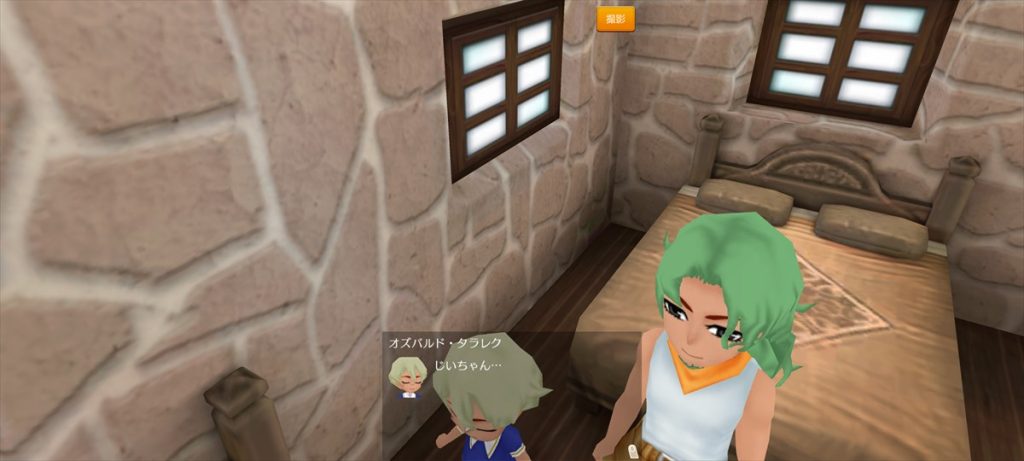Screen dimensions: 1024x461
Task: Tap the orange 撮影 screenshot button
Action: pyautogui.click(x=615, y=19)
